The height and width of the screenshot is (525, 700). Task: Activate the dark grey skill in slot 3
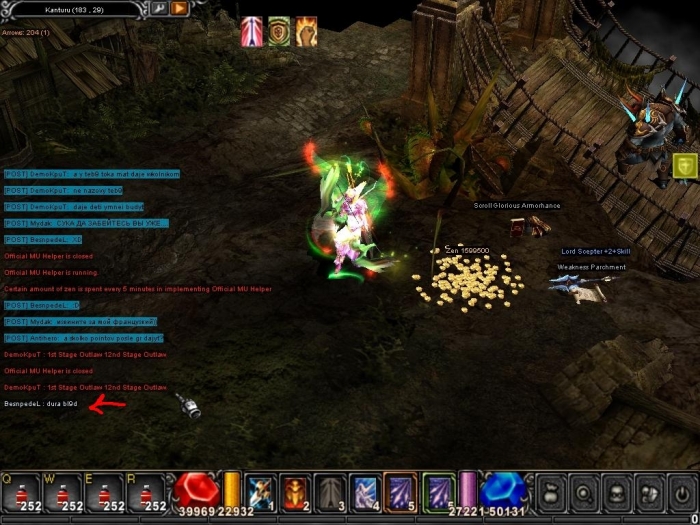[331, 493]
